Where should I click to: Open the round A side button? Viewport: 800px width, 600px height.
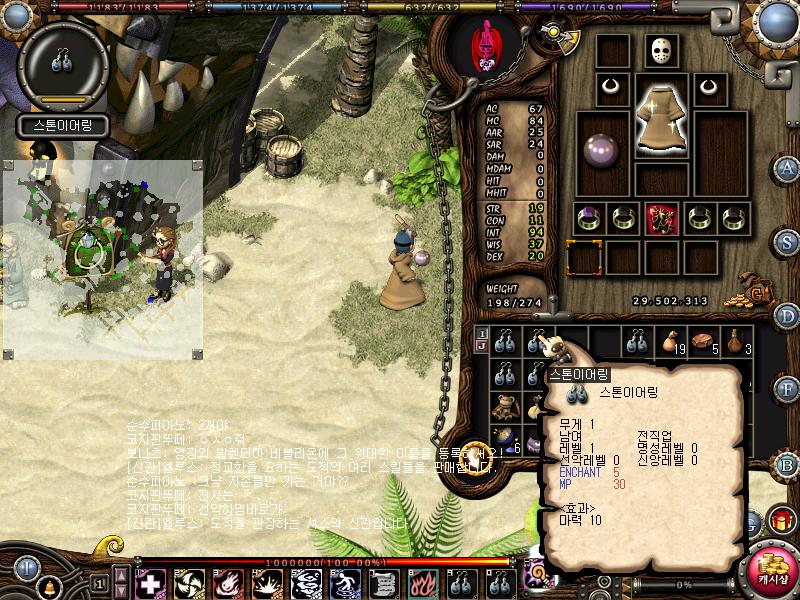tap(787, 169)
